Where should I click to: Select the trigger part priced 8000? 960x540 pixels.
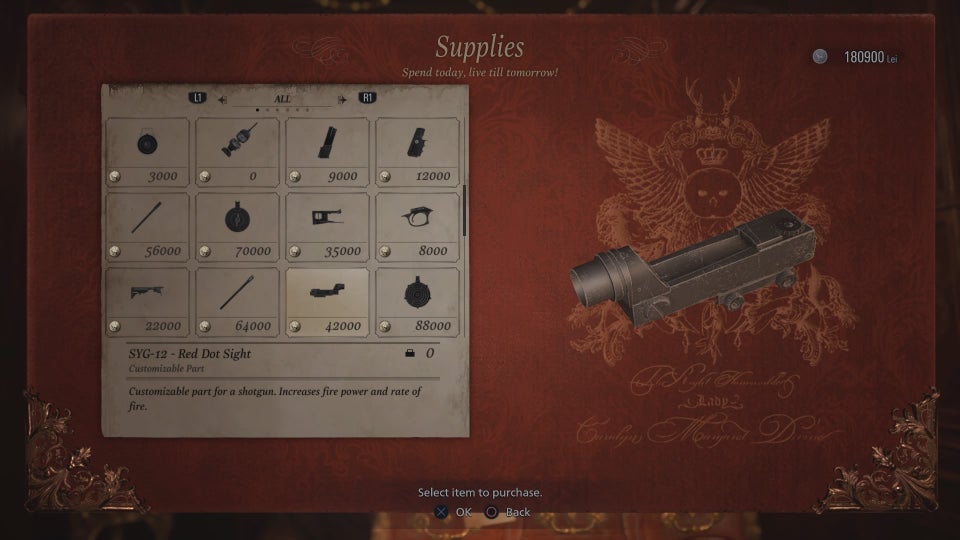pos(417,226)
